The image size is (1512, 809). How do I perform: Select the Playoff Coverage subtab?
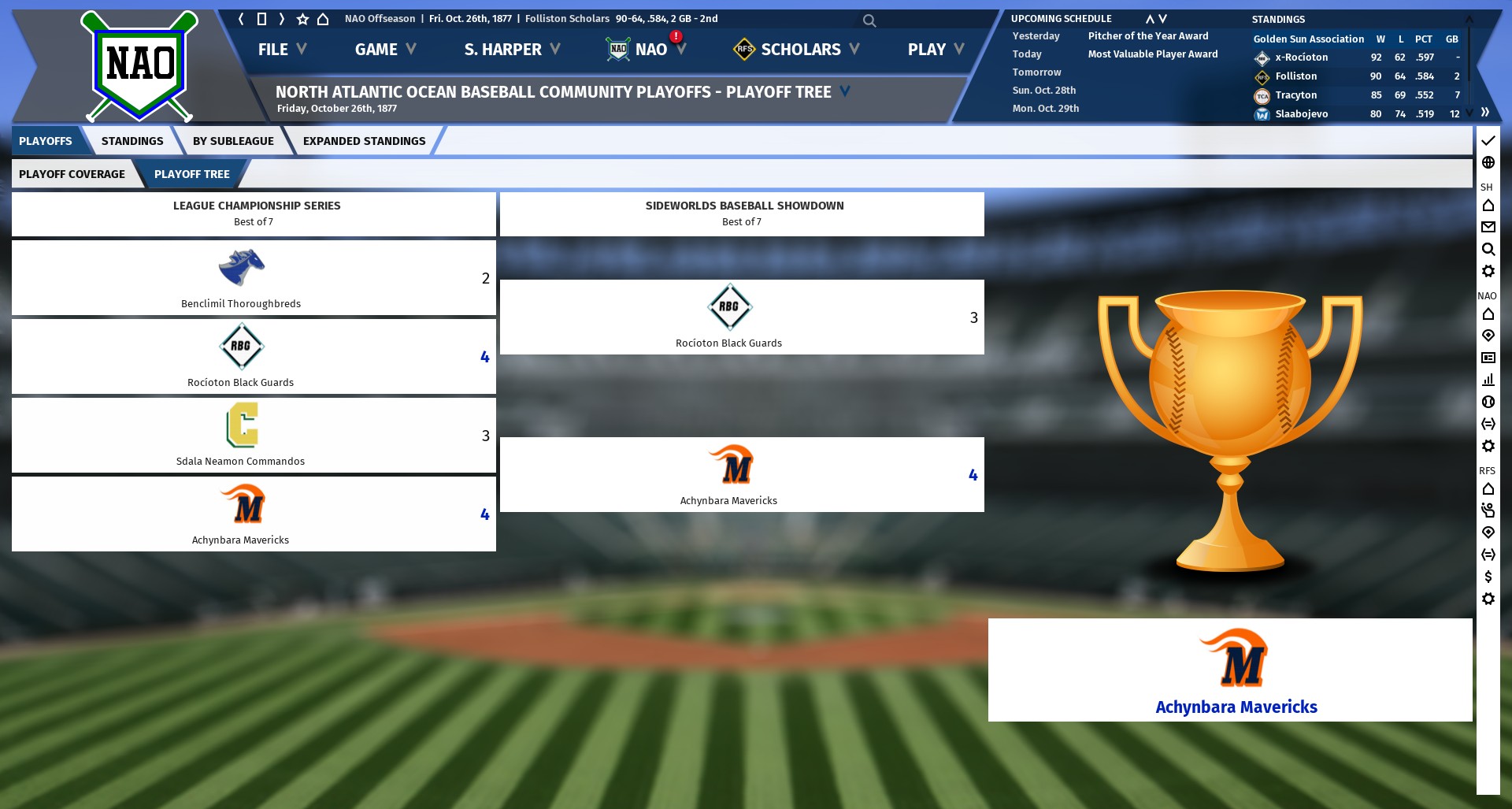click(x=72, y=174)
